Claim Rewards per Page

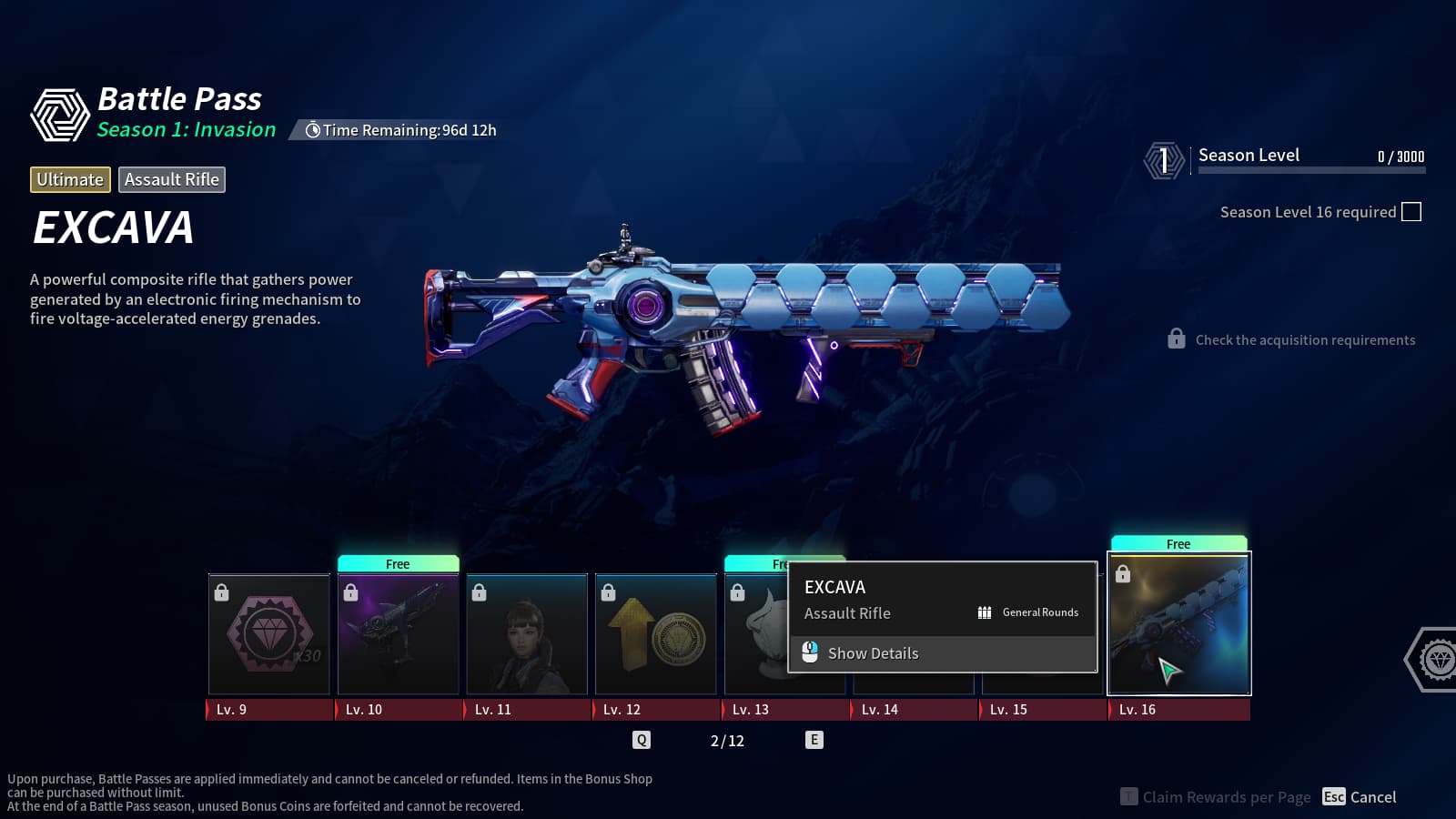[x=1216, y=797]
